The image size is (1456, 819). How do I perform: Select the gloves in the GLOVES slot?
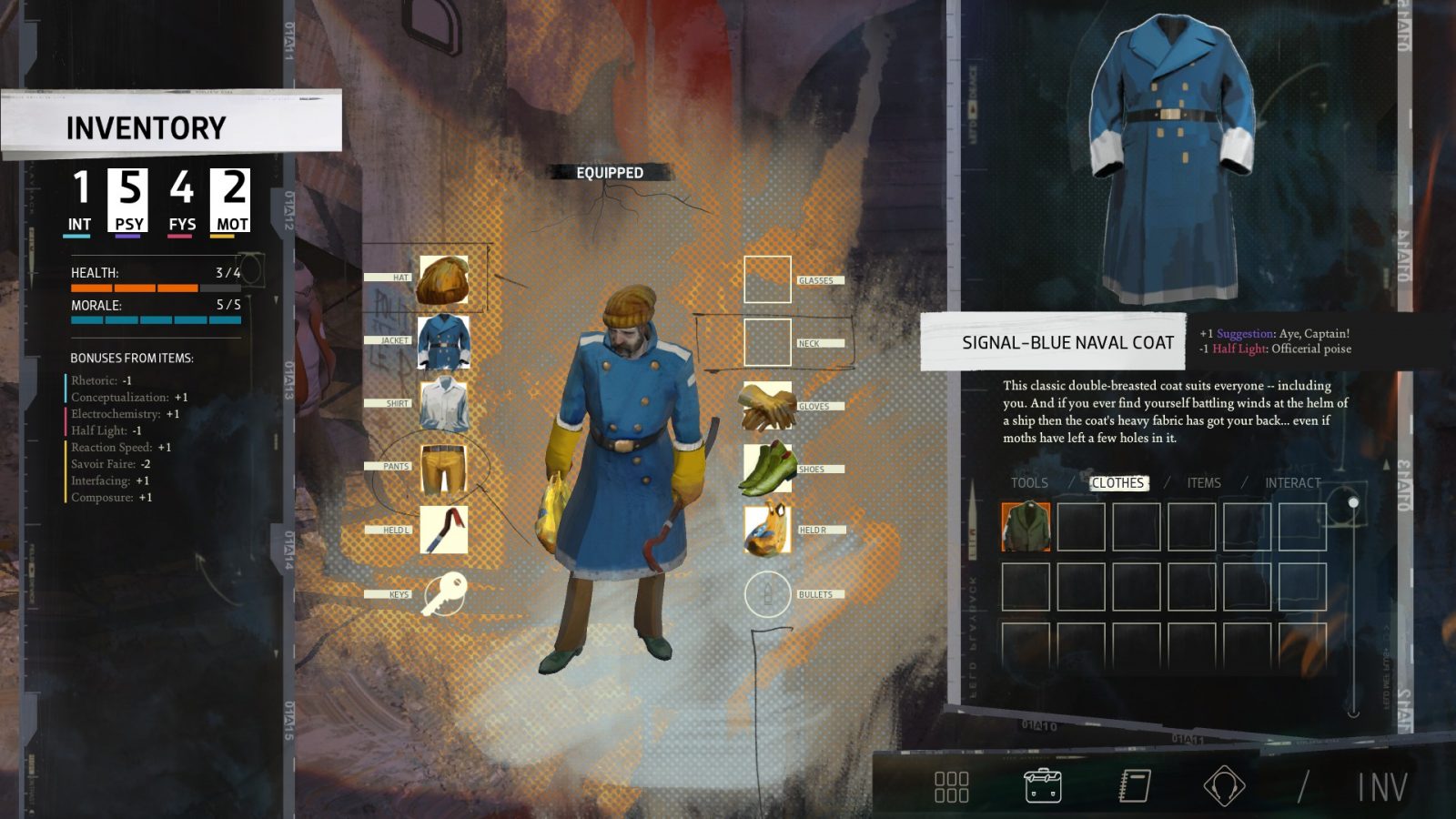pyautogui.click(x=767, y=406)
